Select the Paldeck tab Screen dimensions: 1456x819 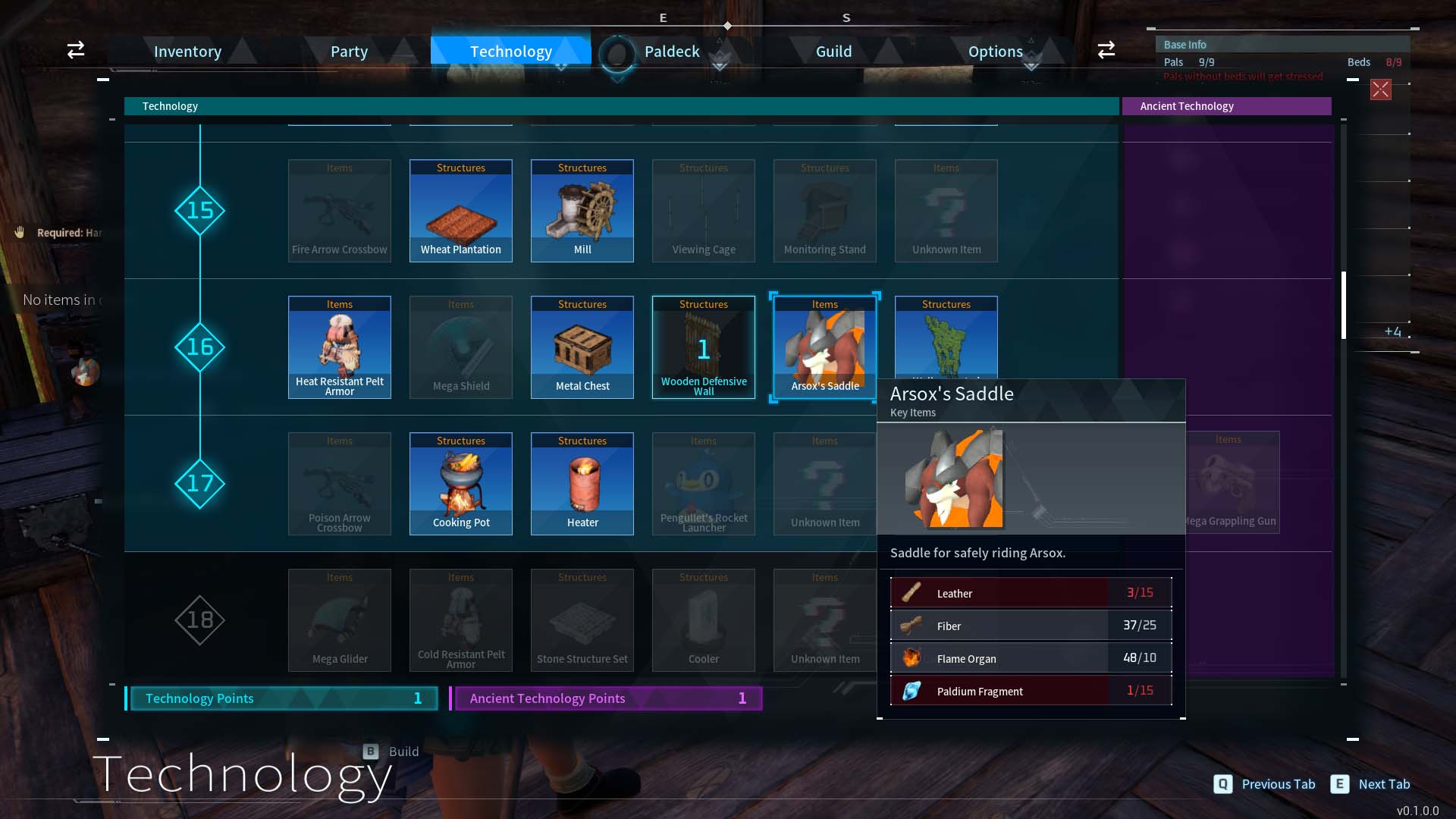(x=671, y=52)
